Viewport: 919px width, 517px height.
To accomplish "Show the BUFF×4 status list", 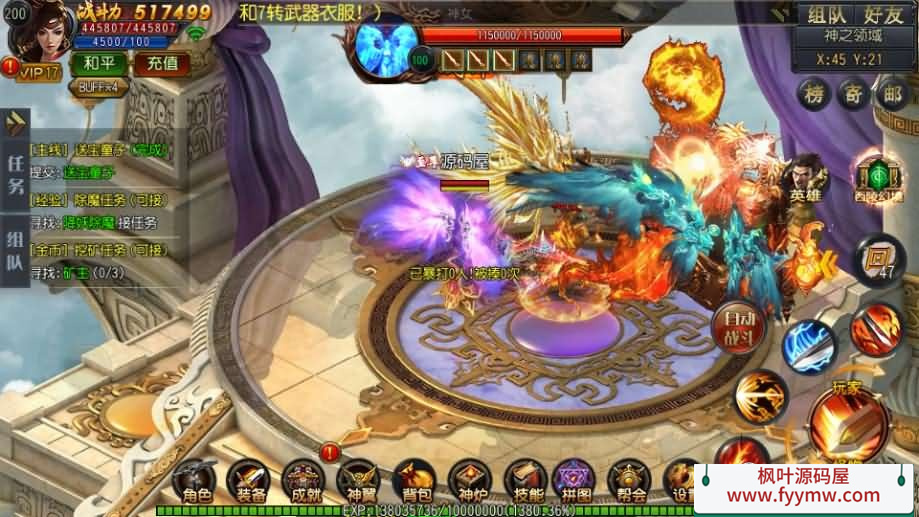I will coord(99,86).
